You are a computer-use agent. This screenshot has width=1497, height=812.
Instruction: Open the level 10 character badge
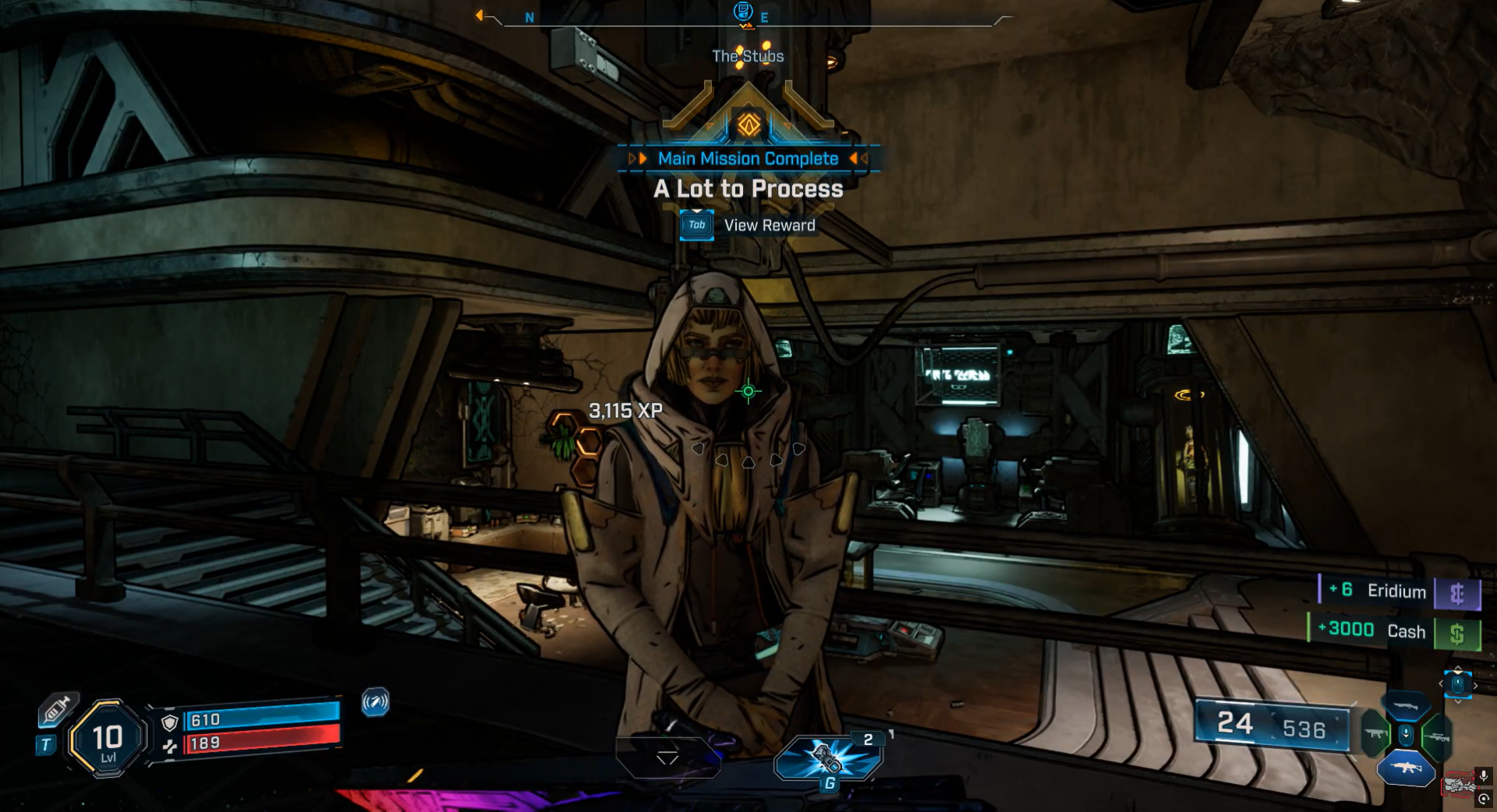(x=108, y=738)
